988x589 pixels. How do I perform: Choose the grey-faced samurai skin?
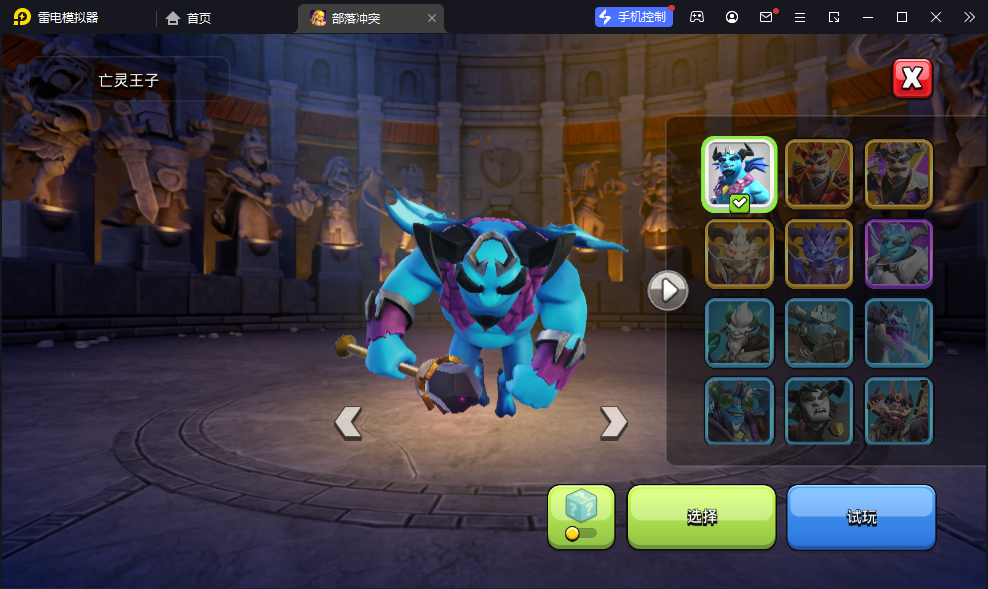(x=819, y=411)
